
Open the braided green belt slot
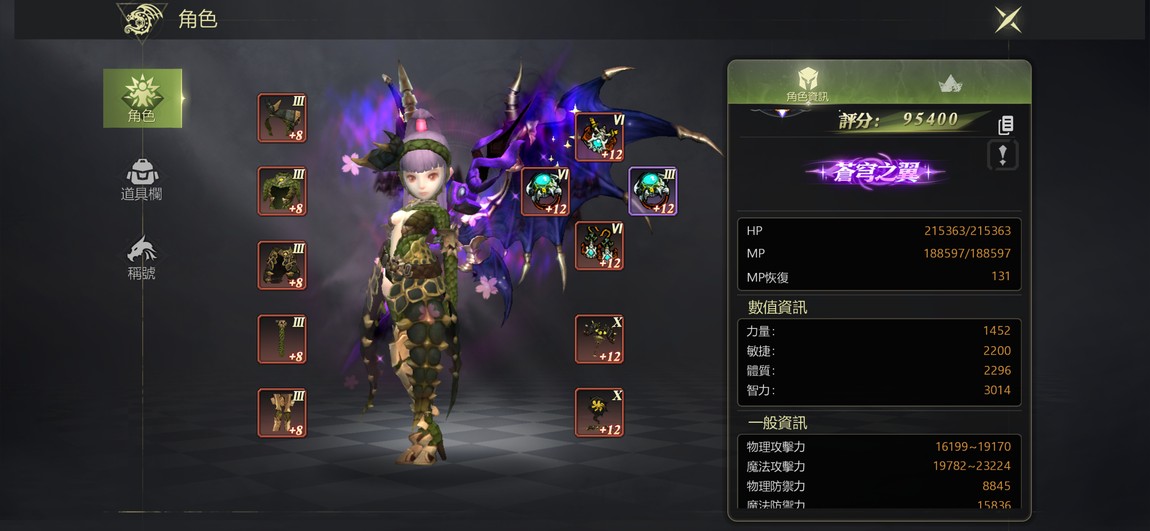click(282, 339)
